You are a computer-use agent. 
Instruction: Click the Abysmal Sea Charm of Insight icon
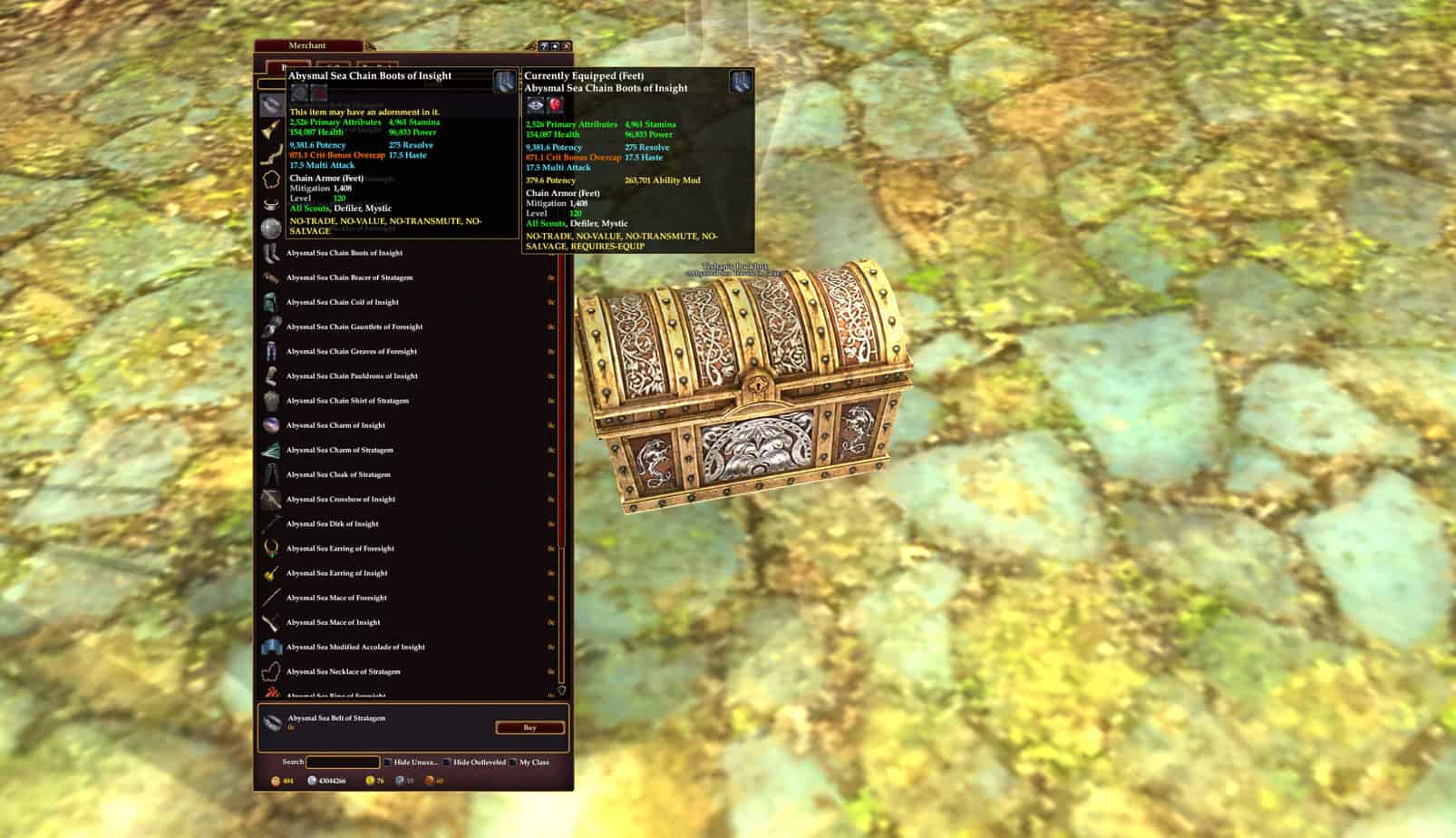point(270,424)
